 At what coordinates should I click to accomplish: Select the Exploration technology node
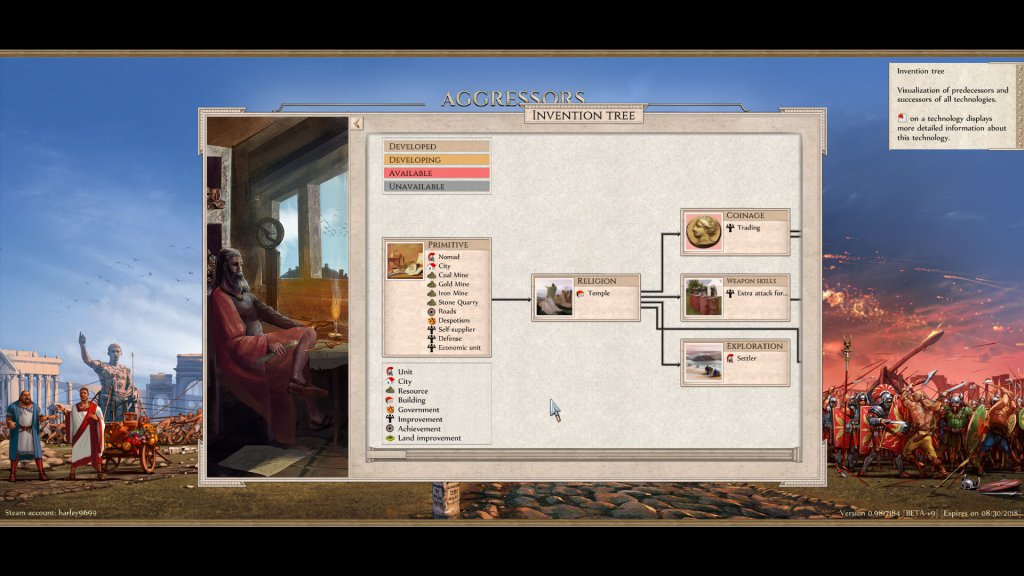(x=754, y=346)
